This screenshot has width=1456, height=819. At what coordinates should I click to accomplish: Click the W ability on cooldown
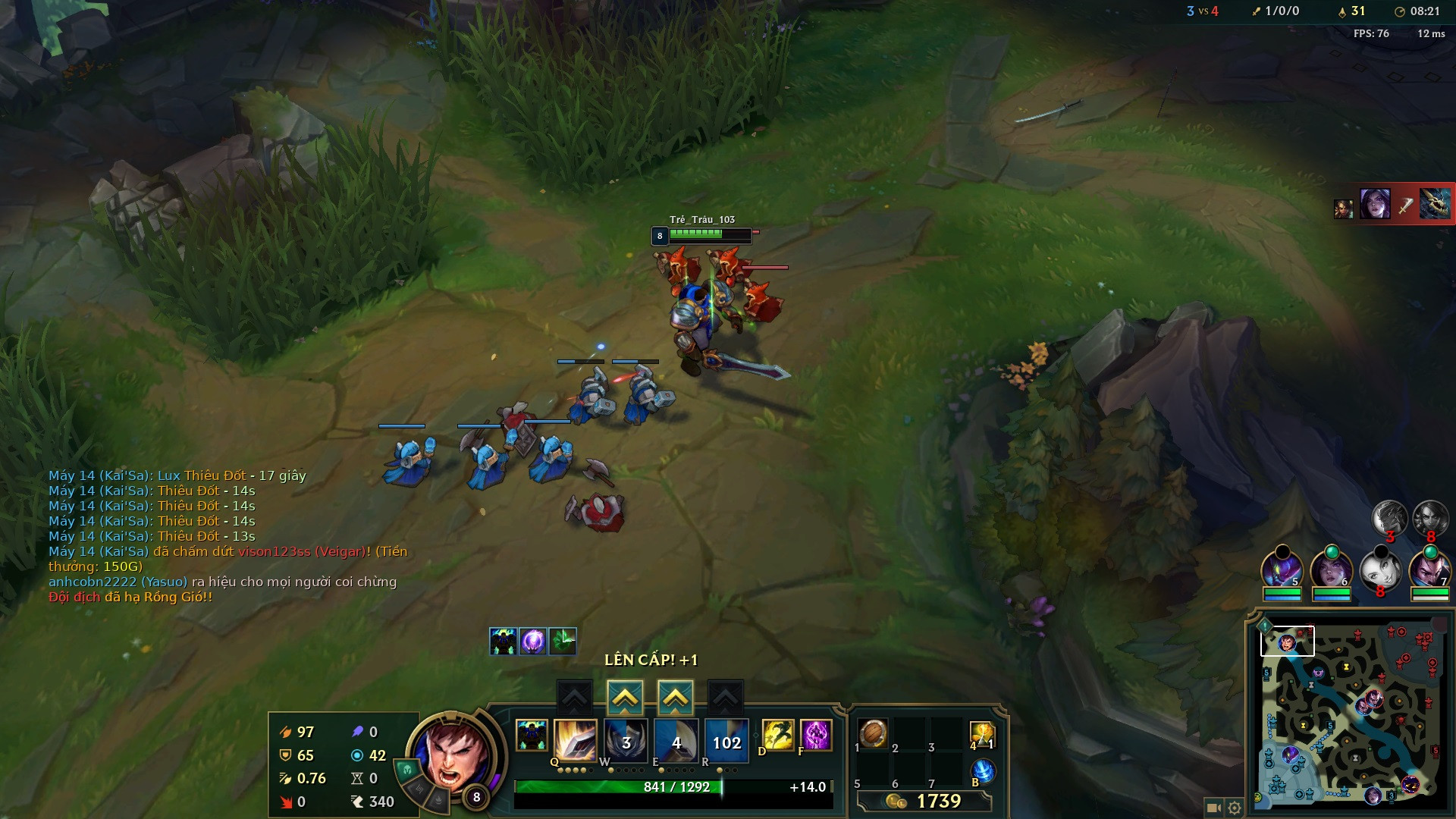626,741
